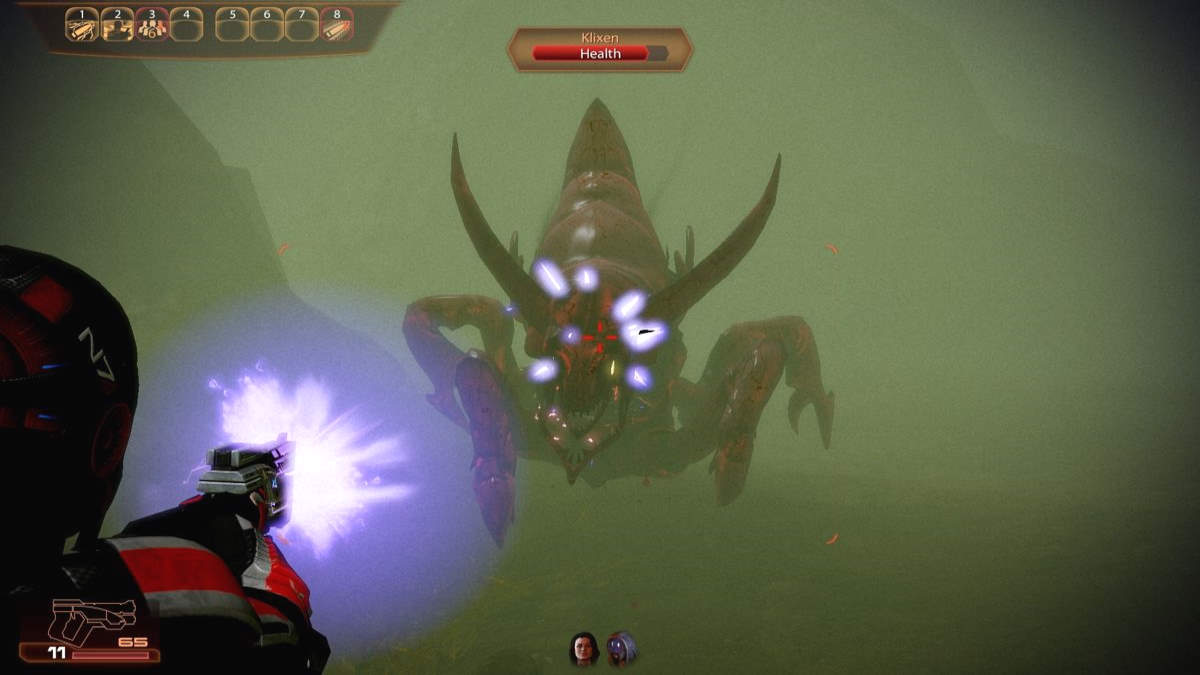Trigger the squad group power in slot 3
This screenshot has width=1200, height=675.
pos(152,27)
